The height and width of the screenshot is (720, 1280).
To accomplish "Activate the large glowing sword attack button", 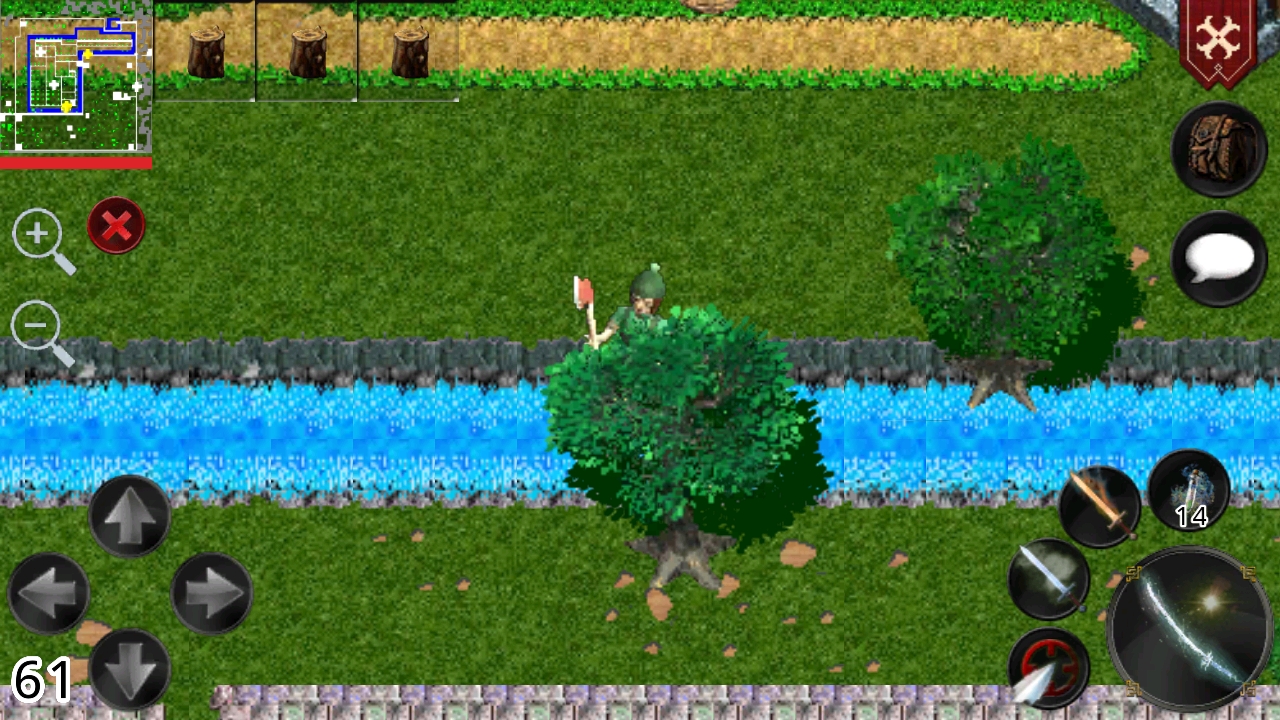I will [1185, 625].
